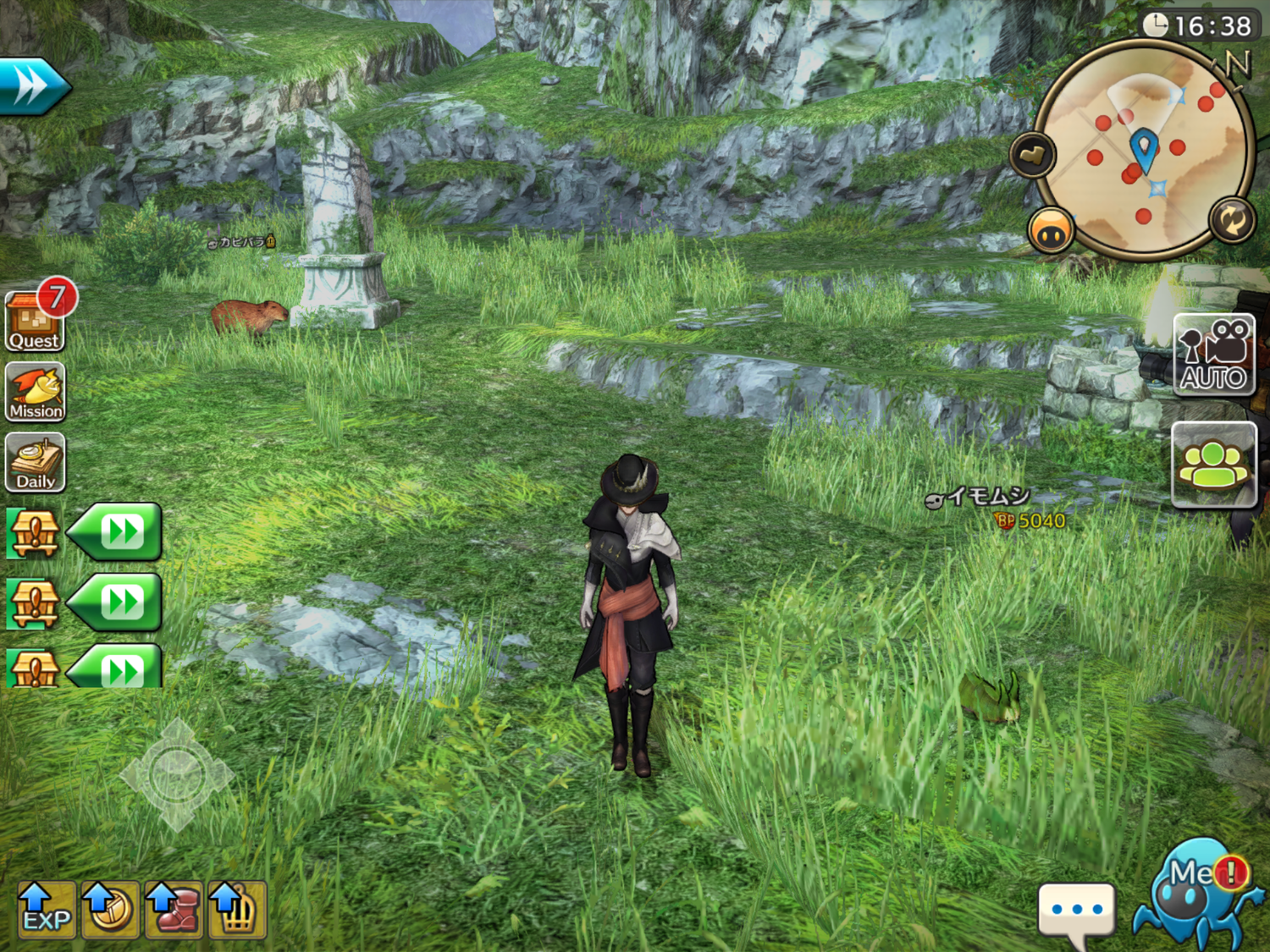This screenshot has width=1270, height=952.
Task: Tap the orange mascot face button
Action: 1051,230
